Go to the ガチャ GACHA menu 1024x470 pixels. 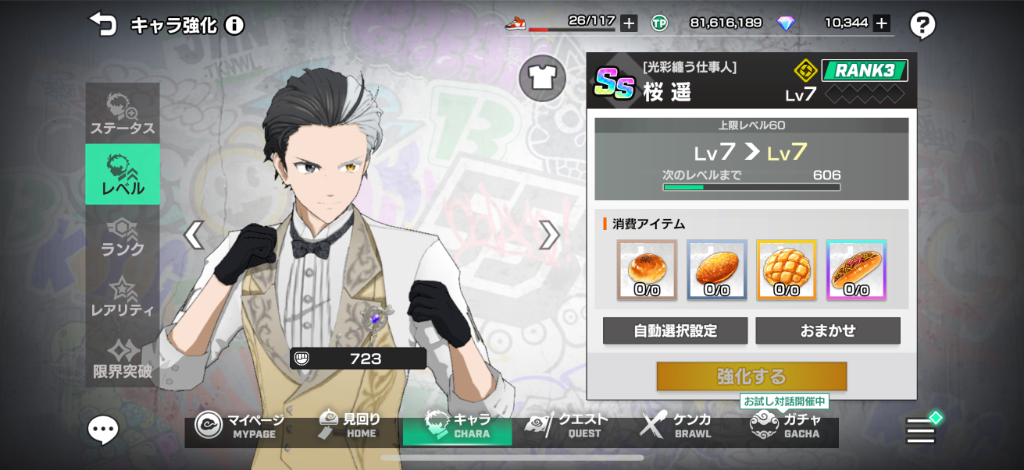786,426
